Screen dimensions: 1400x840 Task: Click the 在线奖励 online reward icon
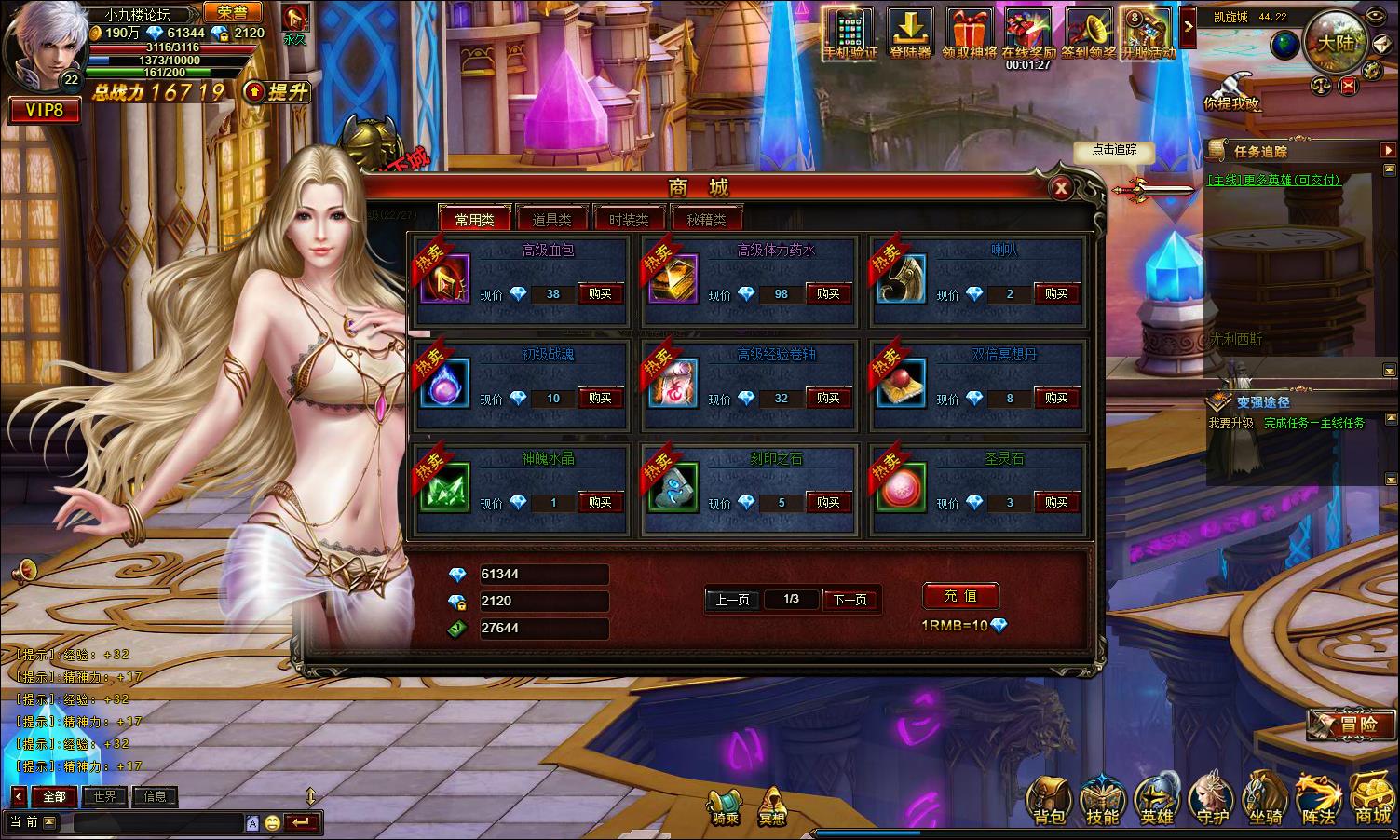pyautogui.click(x=1030, y=28)
